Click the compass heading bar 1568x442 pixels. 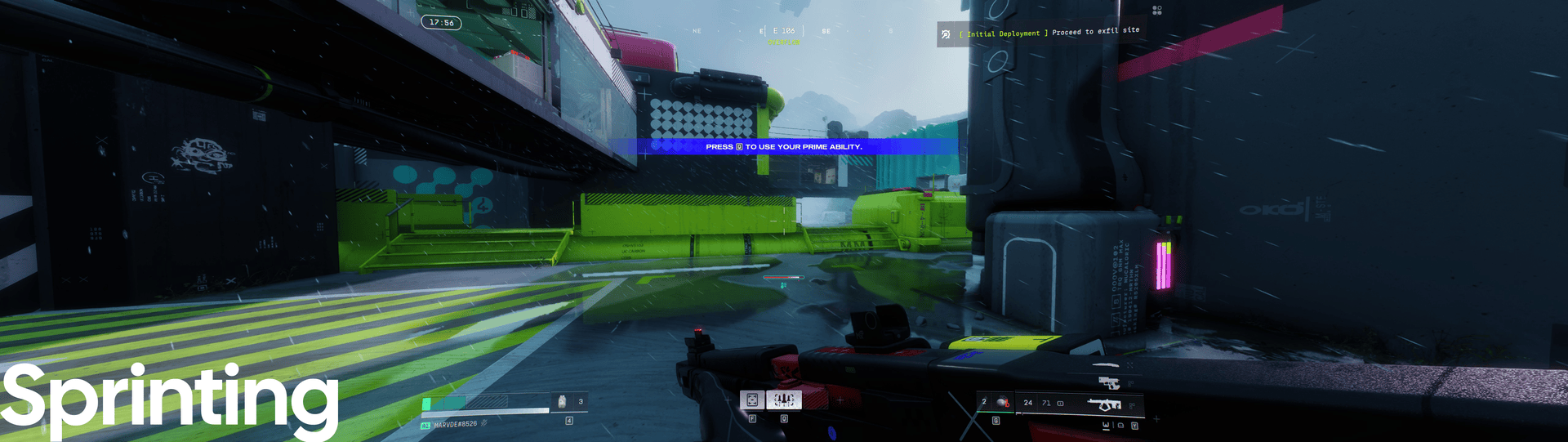(x=784, y=31)
